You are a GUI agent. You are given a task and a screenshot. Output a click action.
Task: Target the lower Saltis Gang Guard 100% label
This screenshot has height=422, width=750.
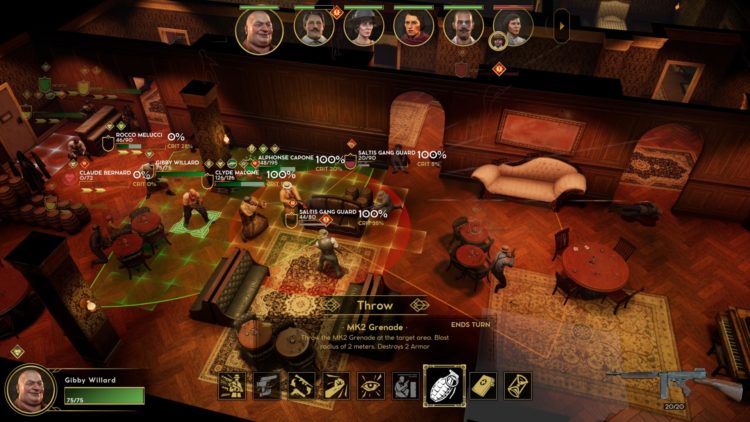(372, 214)
